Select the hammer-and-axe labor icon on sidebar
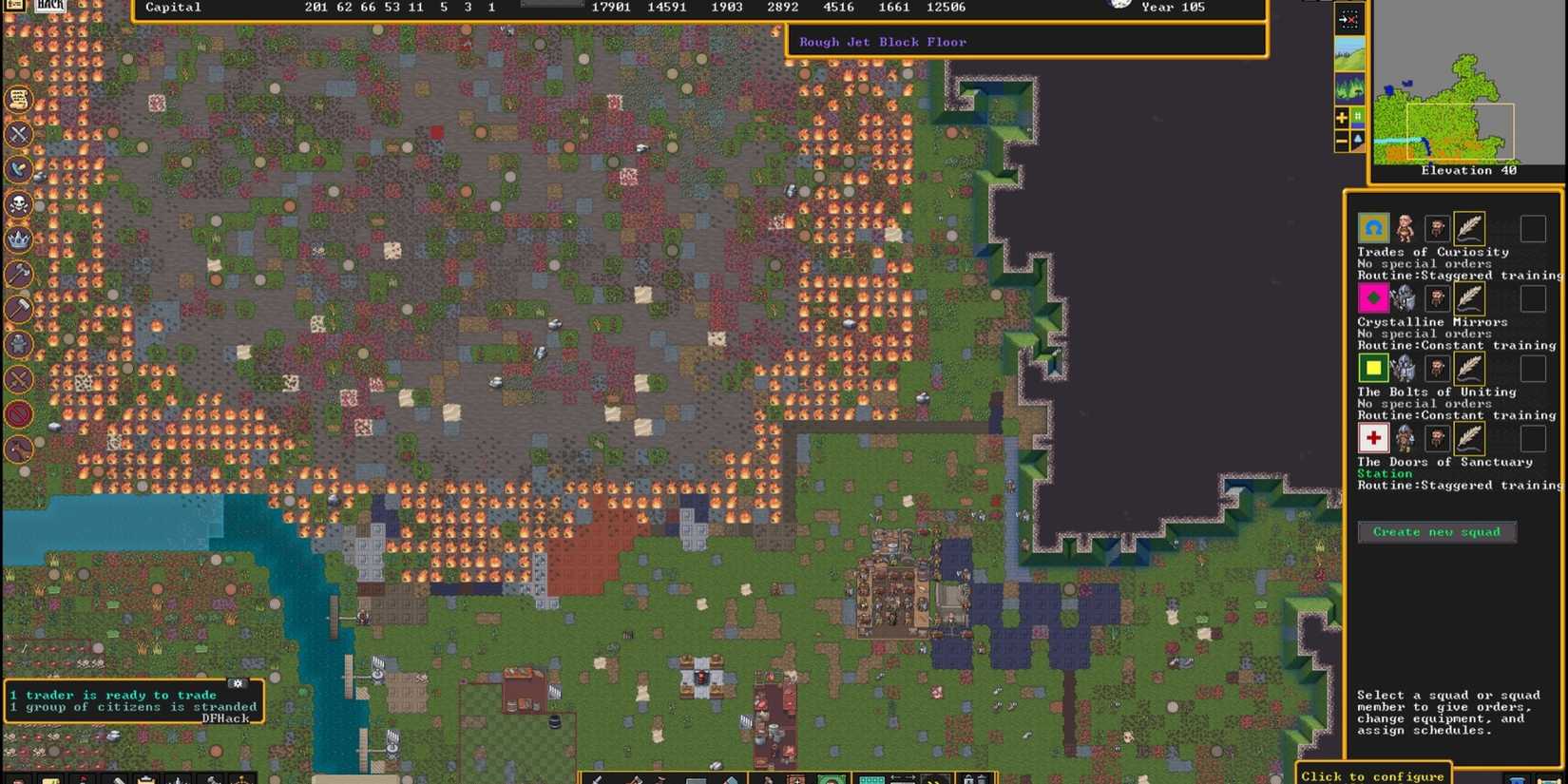Image resolution: width=1568 pixels, height=784 pixels. click(x=17, y=276)
